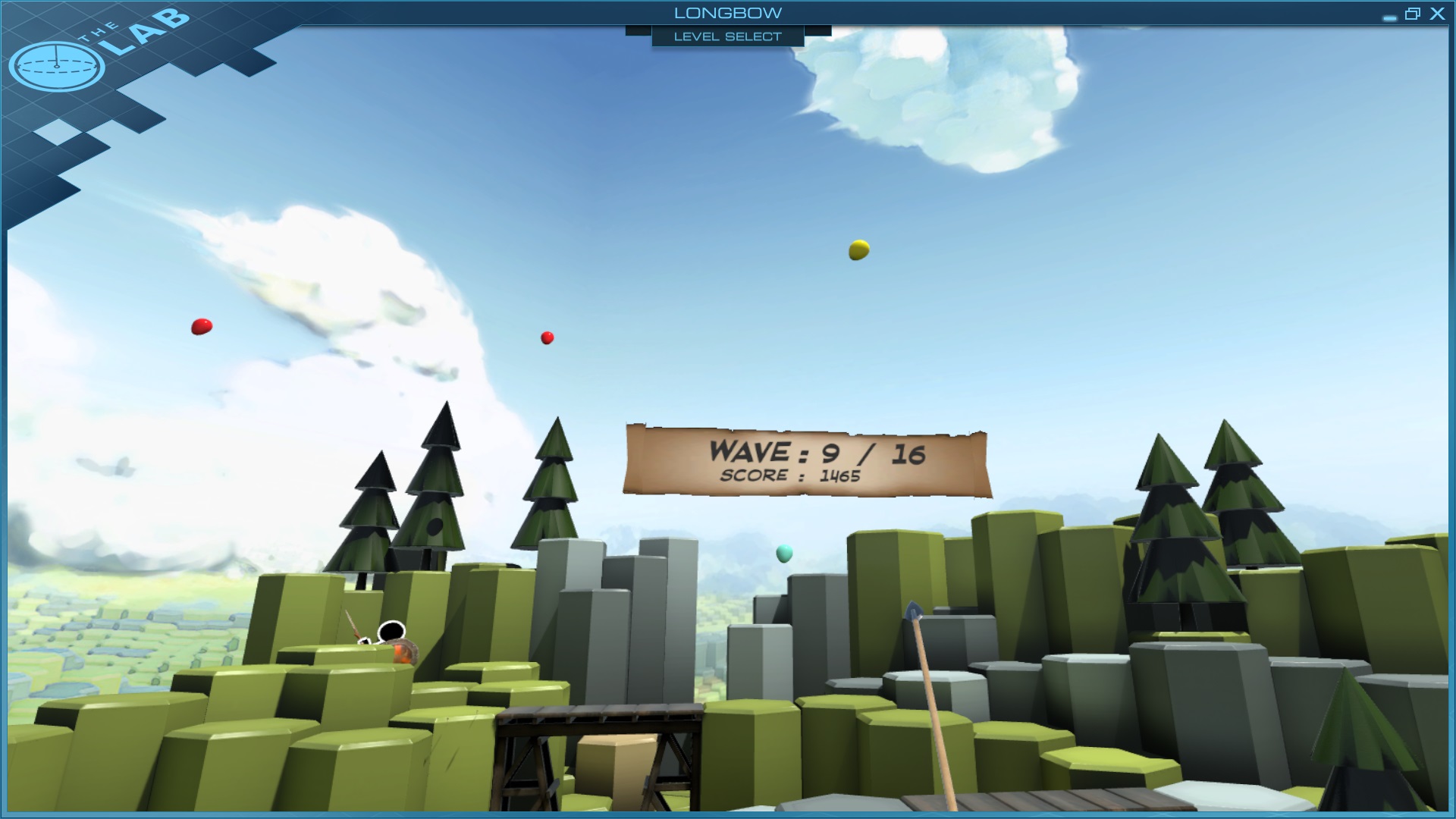Click The Lab globe logo
The width and height of the screenshot is (1456, 819).
(x=57, y=66)
